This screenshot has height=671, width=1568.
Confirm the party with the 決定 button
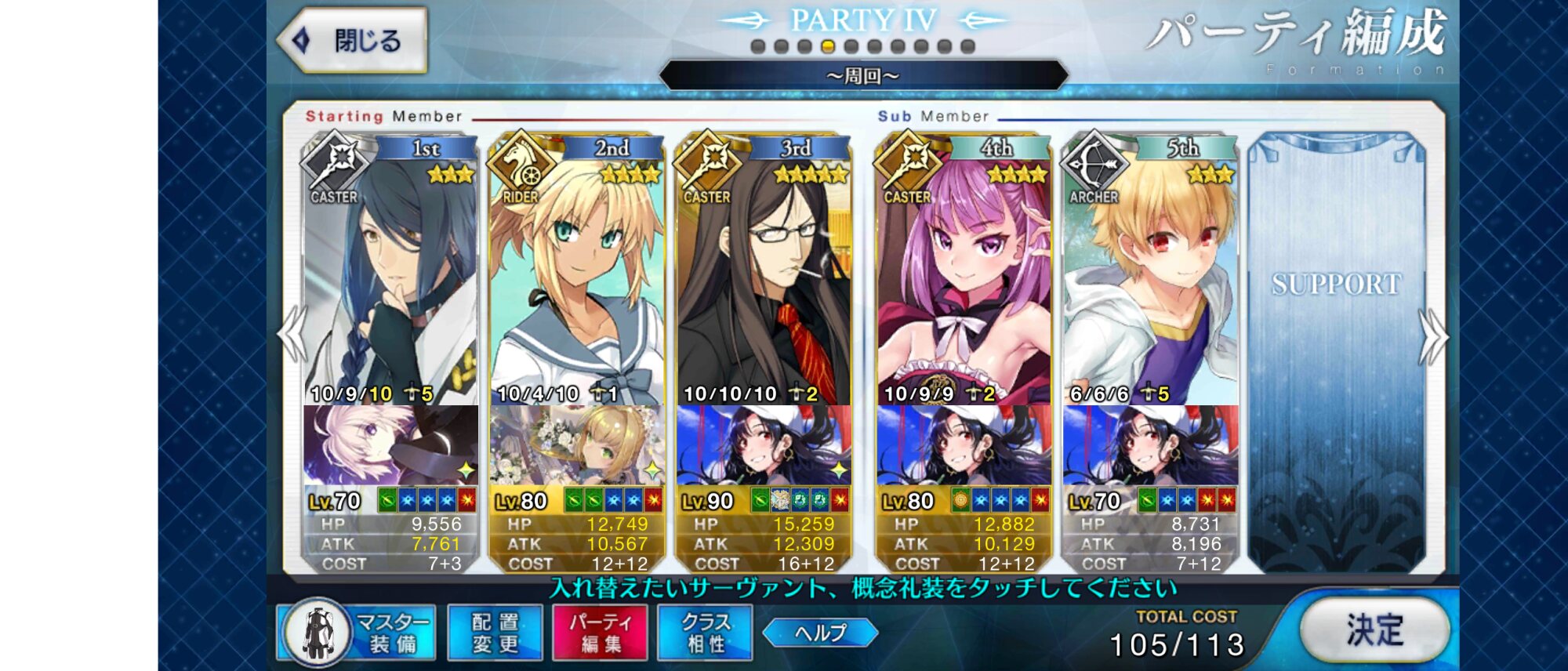pos(1374,630)
